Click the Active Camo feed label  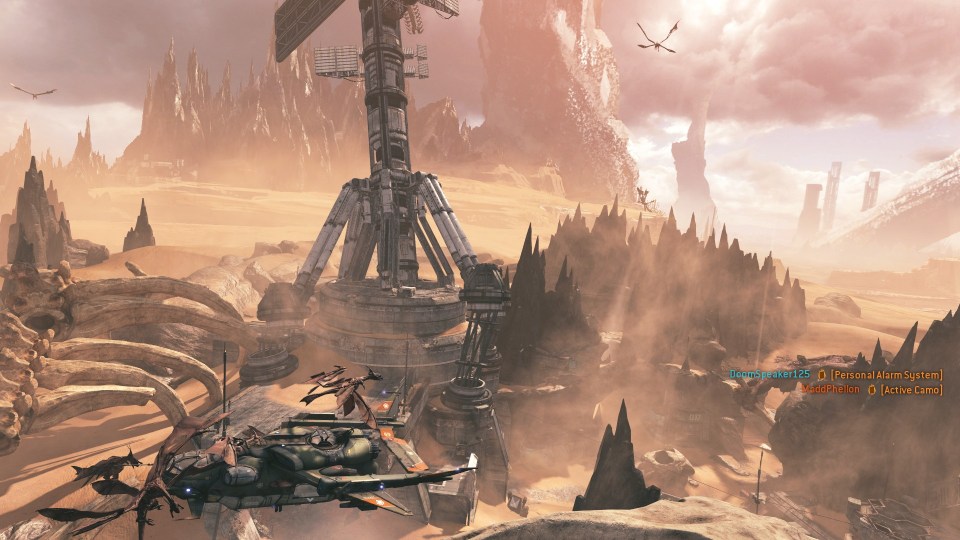point(911,389)
